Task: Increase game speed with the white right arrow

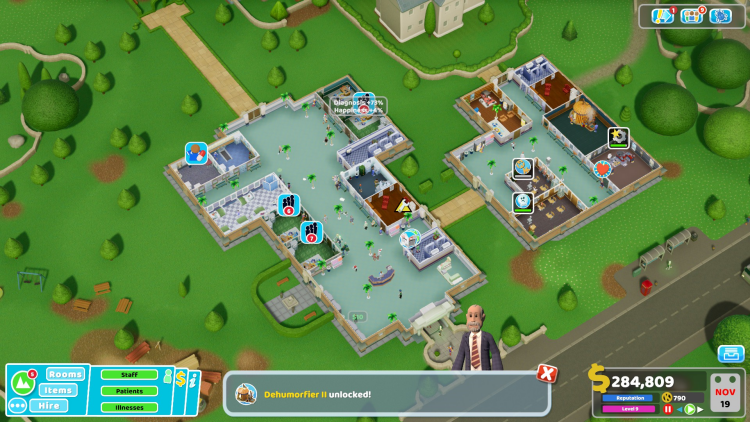Action: pos(700,409)
